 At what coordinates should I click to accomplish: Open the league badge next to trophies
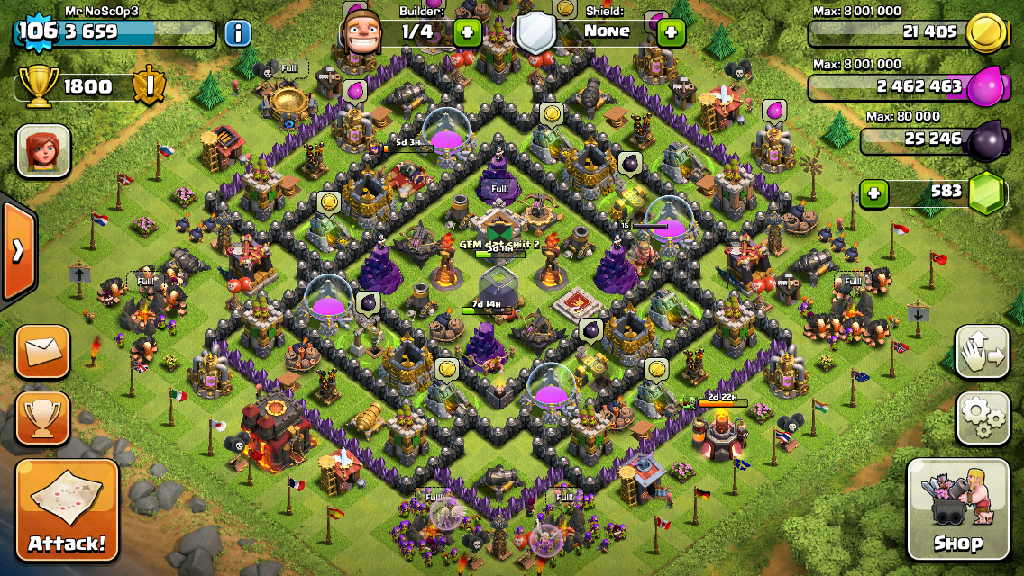[x=150, y=86]
